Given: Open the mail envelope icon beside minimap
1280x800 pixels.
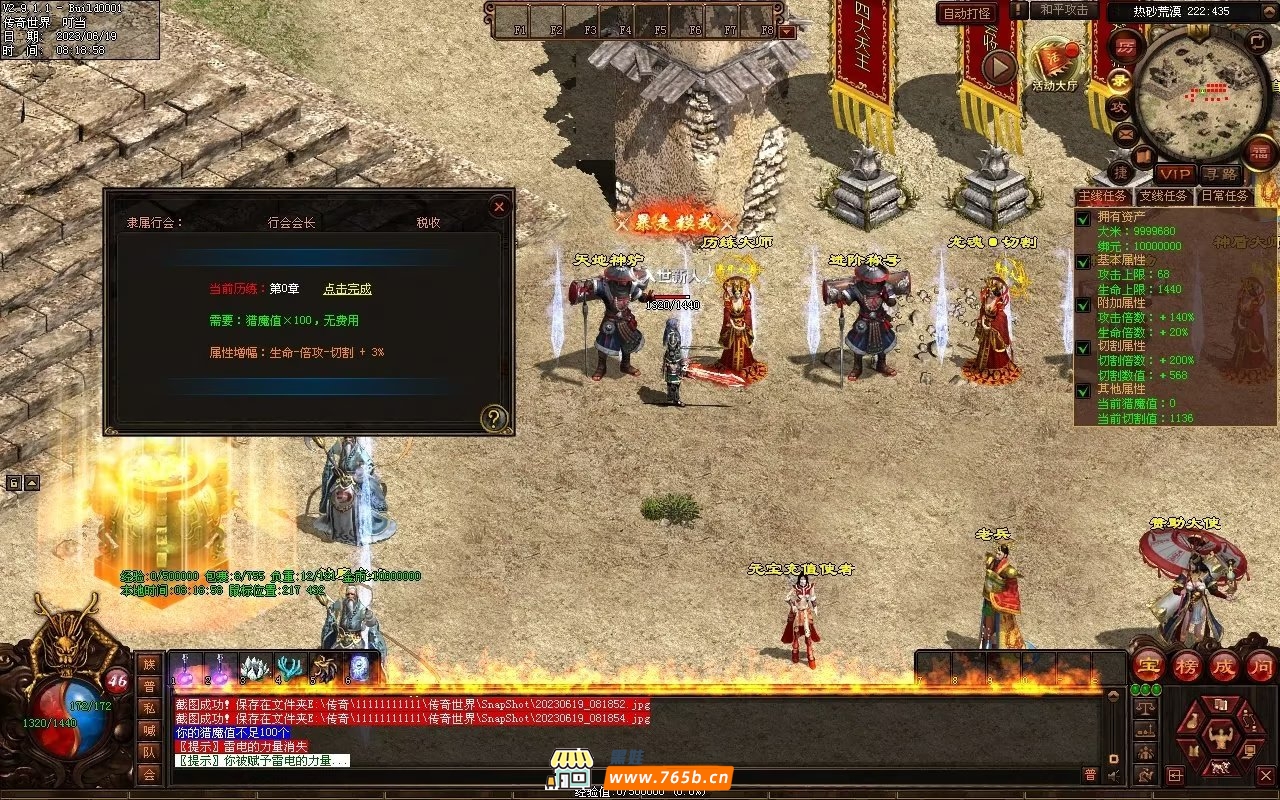Looking at the screenshot, I should point(1125,133).
